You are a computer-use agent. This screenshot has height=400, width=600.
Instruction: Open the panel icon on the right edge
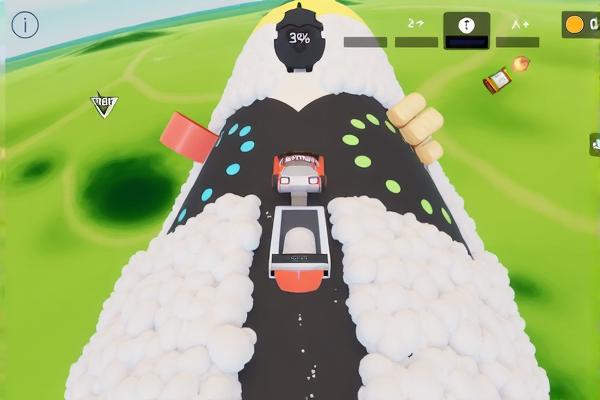(595, 145)
